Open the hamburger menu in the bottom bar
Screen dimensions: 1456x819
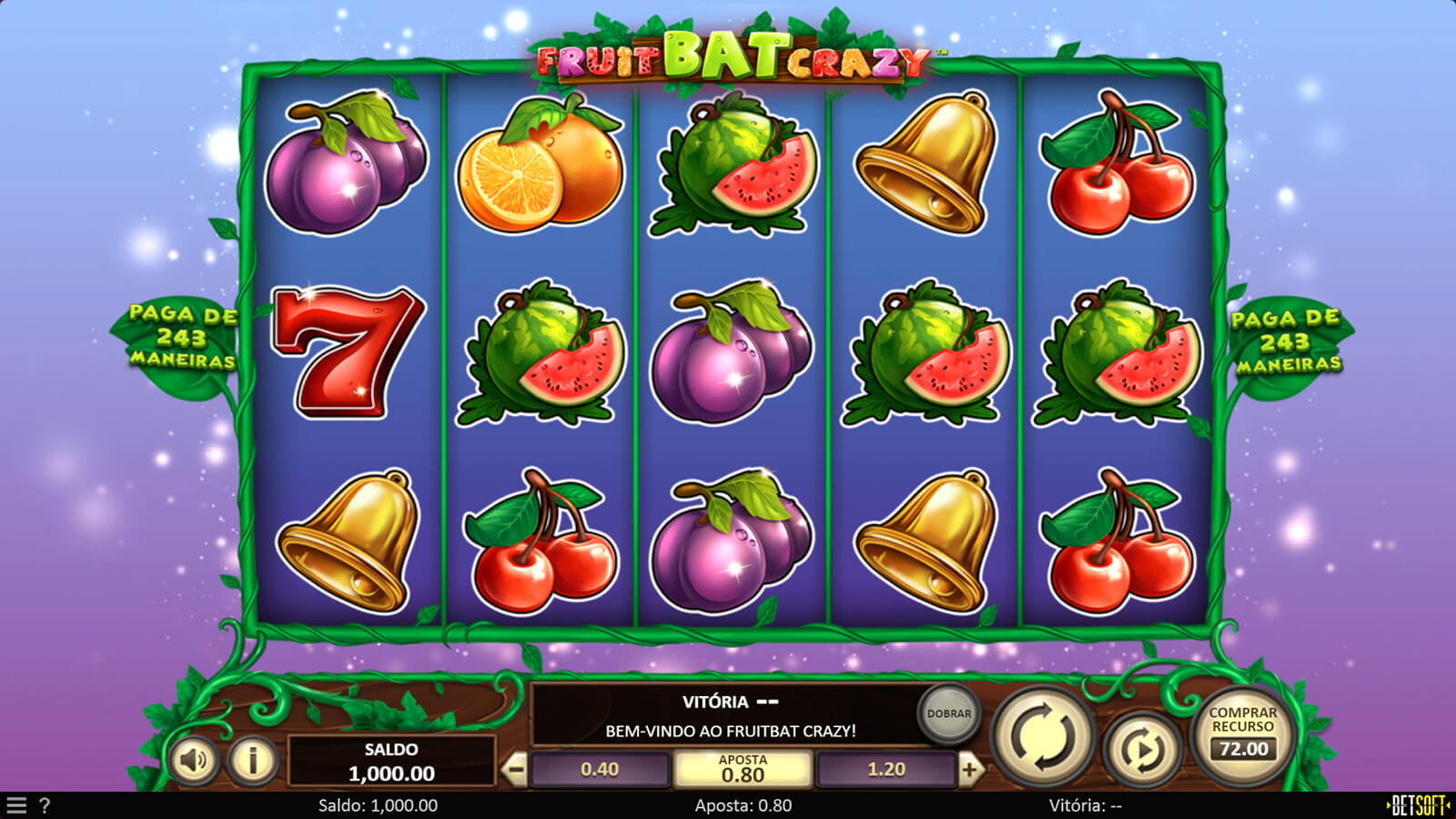tap(16, 805)
